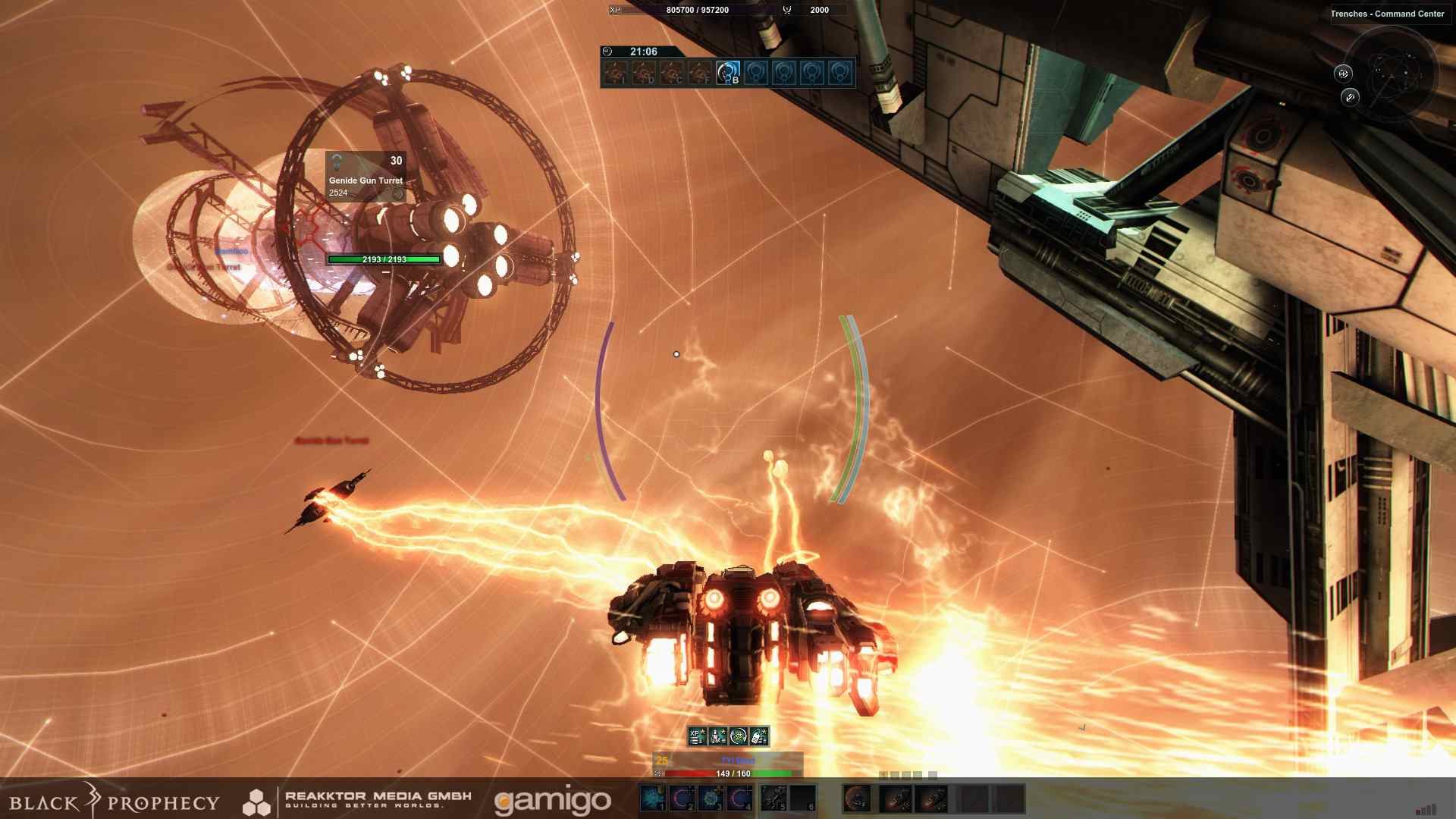Viewport: 1456px width, 819px height.
Task: Activate hotbar slot 4 ability
Action: tap(739, 798)
